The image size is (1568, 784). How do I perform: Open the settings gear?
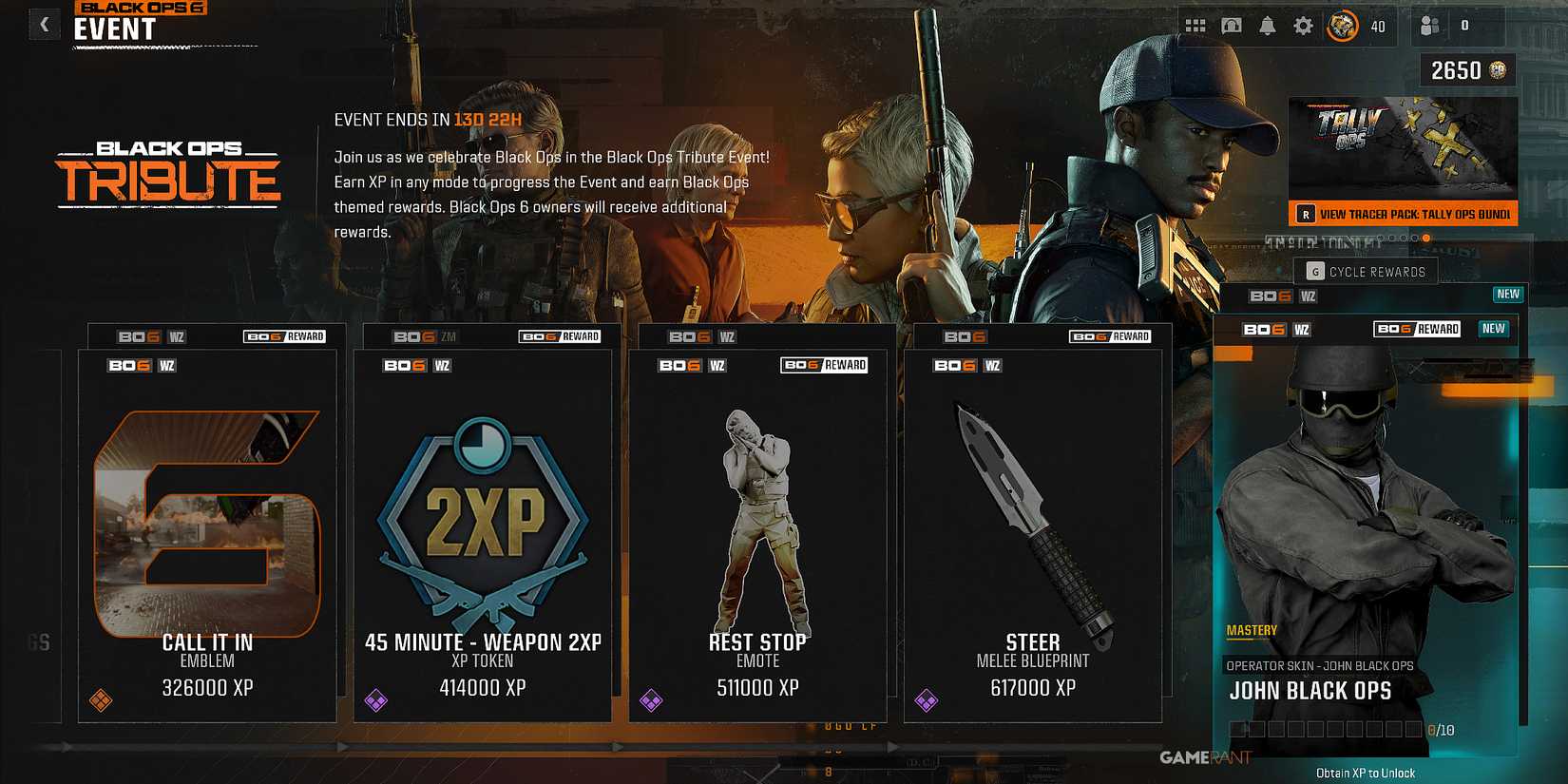pyautogui.click(x=1302, y=26)
